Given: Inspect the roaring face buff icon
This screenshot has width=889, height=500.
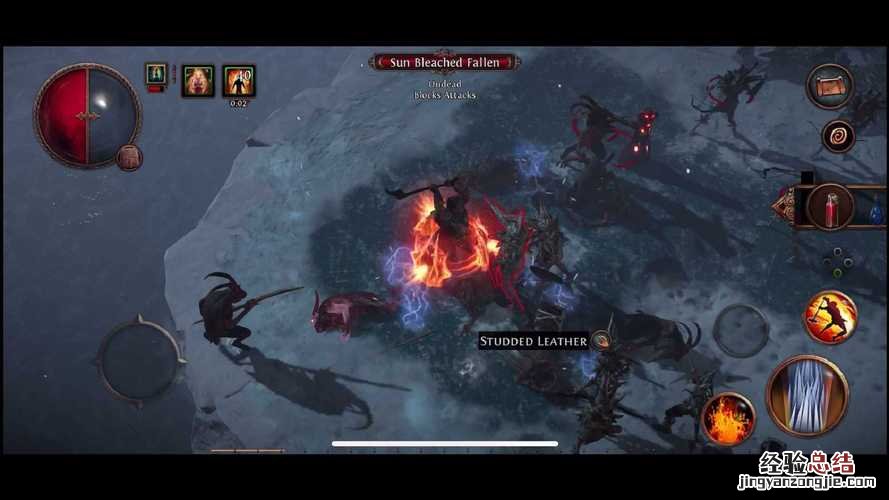Looking at the screenshot, I should tap(197, 81).
